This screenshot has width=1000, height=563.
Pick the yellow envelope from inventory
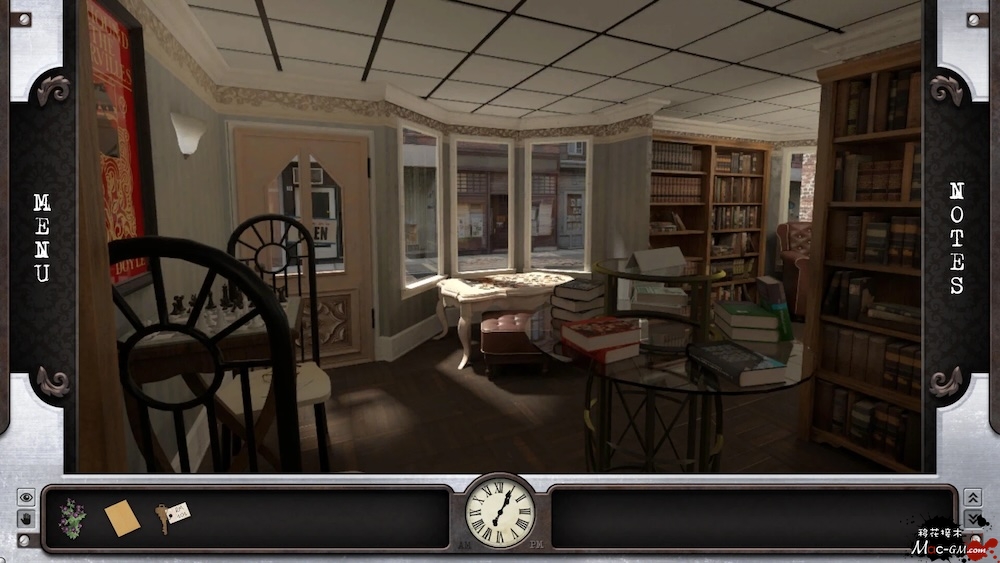tap(122, 517)
